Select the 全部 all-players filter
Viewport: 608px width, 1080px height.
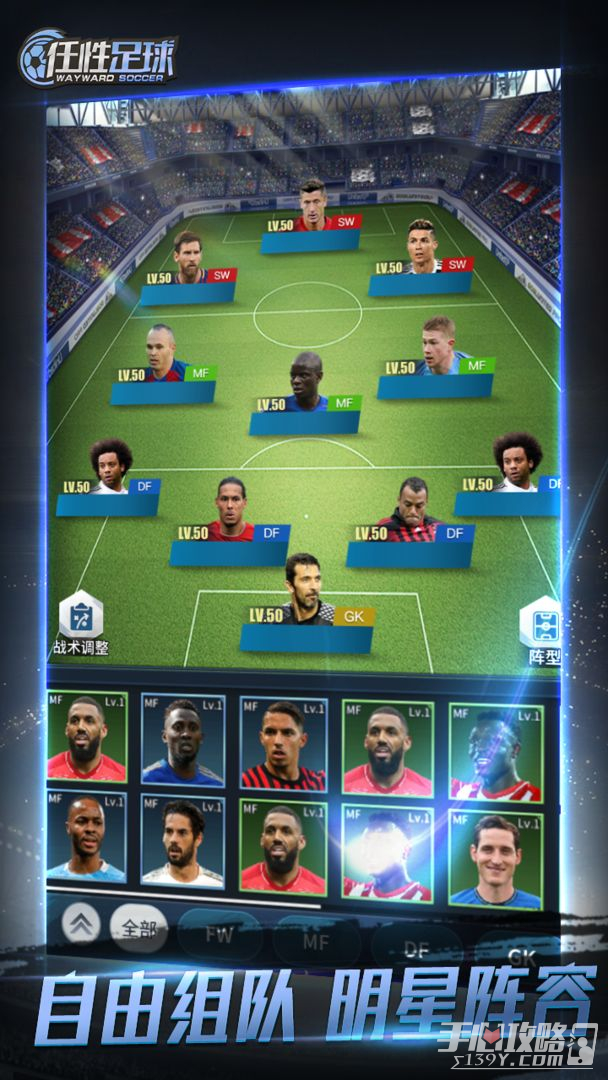(x=137, y=930)
